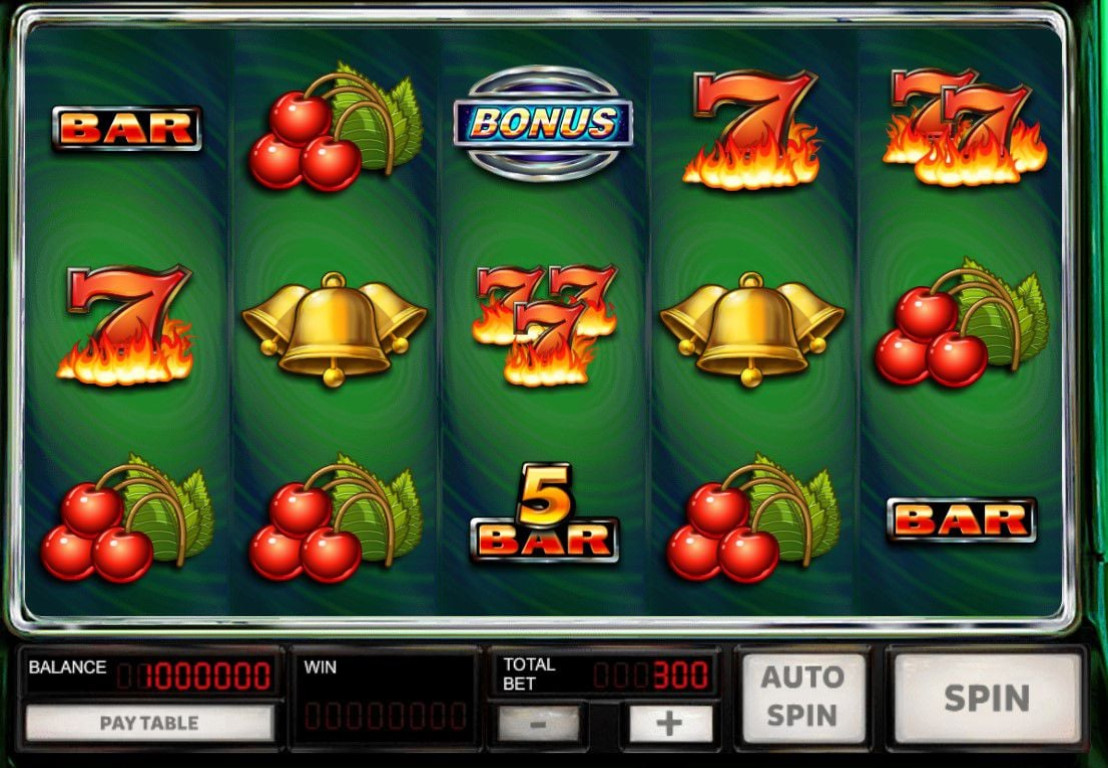Hit the SPIN button
The width and height of the screenshot is (1108, 768).
coord(987,697)
